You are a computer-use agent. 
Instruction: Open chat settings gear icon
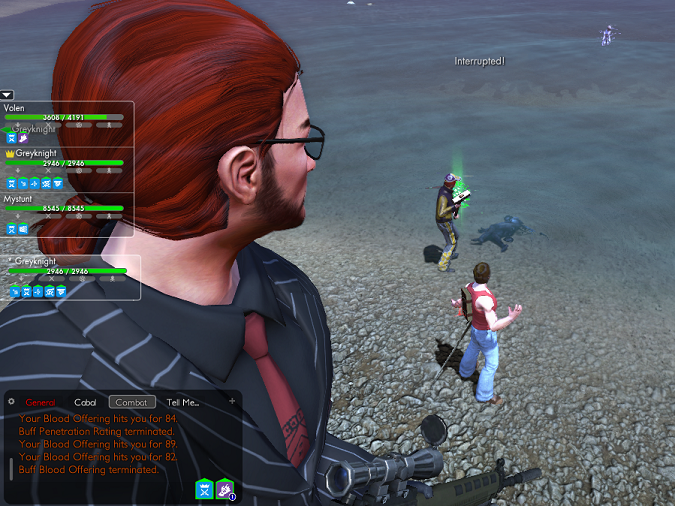12,401
